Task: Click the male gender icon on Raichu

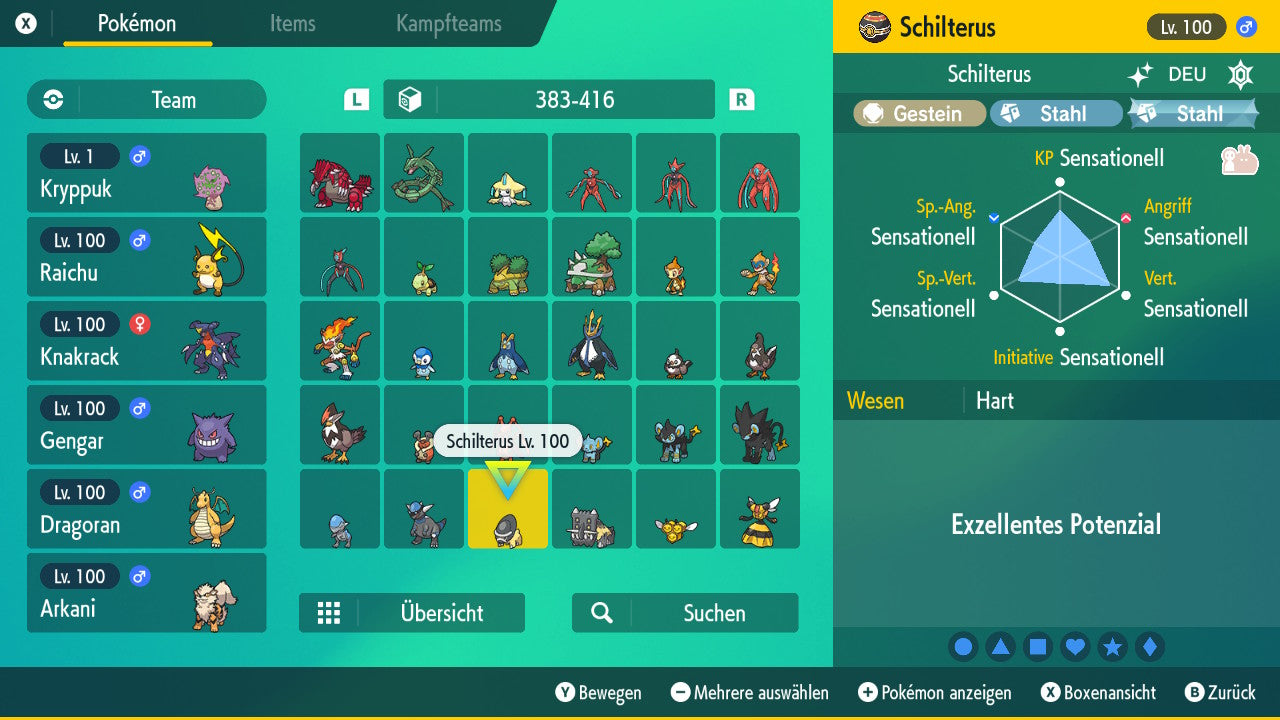Action: coord(138,240)
